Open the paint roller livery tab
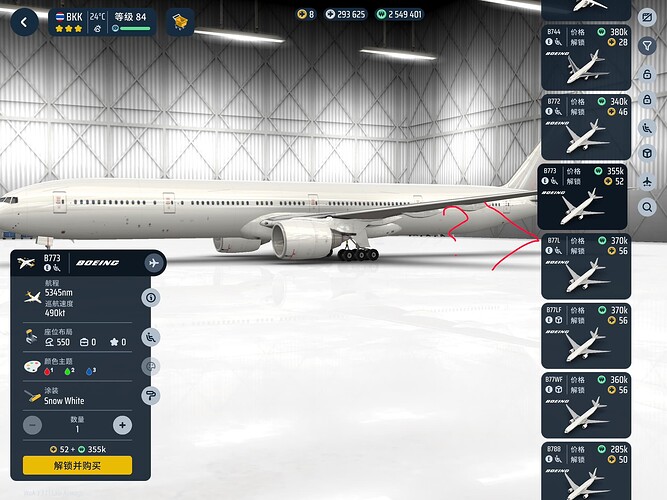The height and width of the screenshot is (500, 667). [x=152, y=395]
